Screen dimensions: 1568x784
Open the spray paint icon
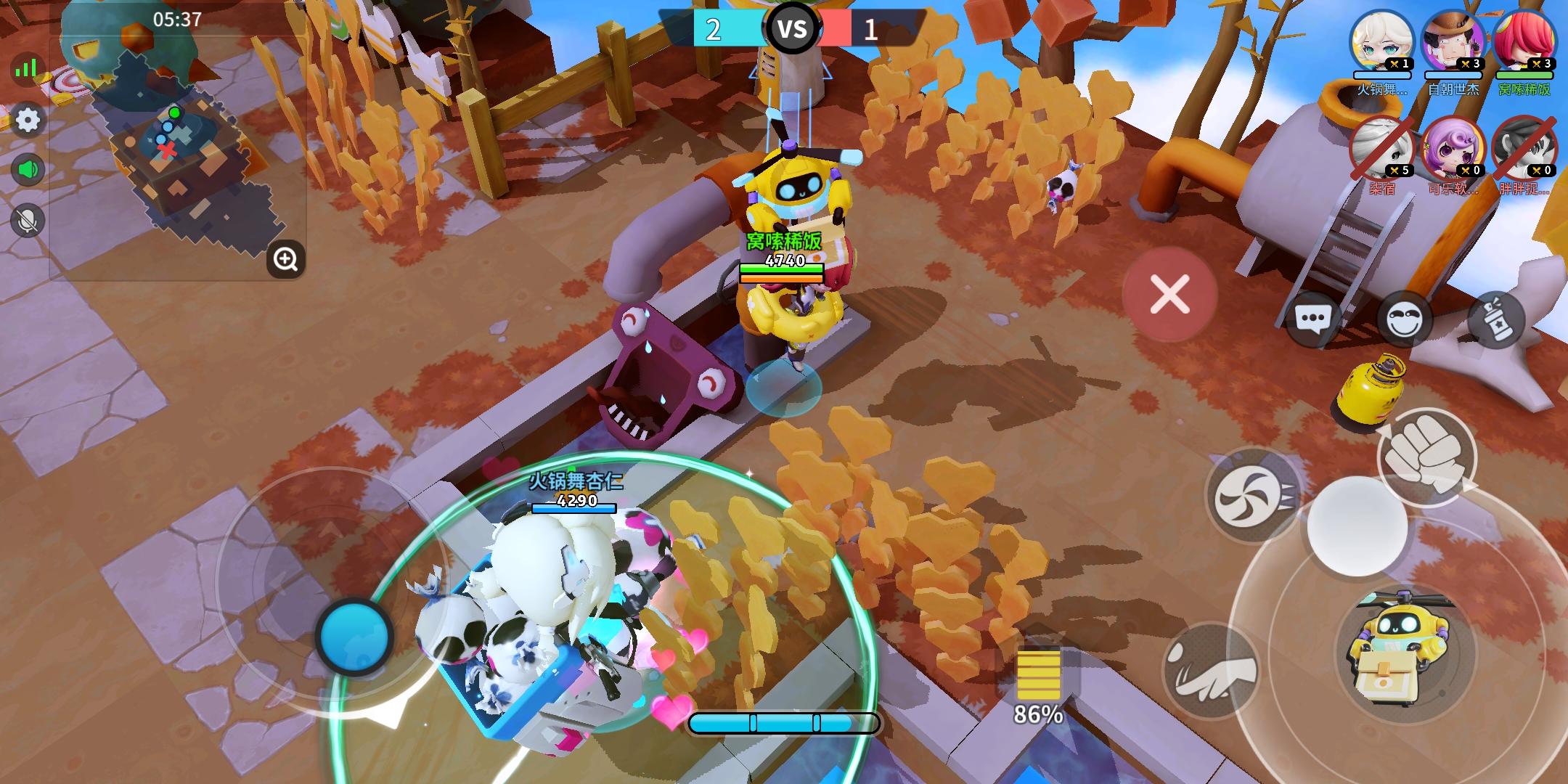tap(1498, 319)
